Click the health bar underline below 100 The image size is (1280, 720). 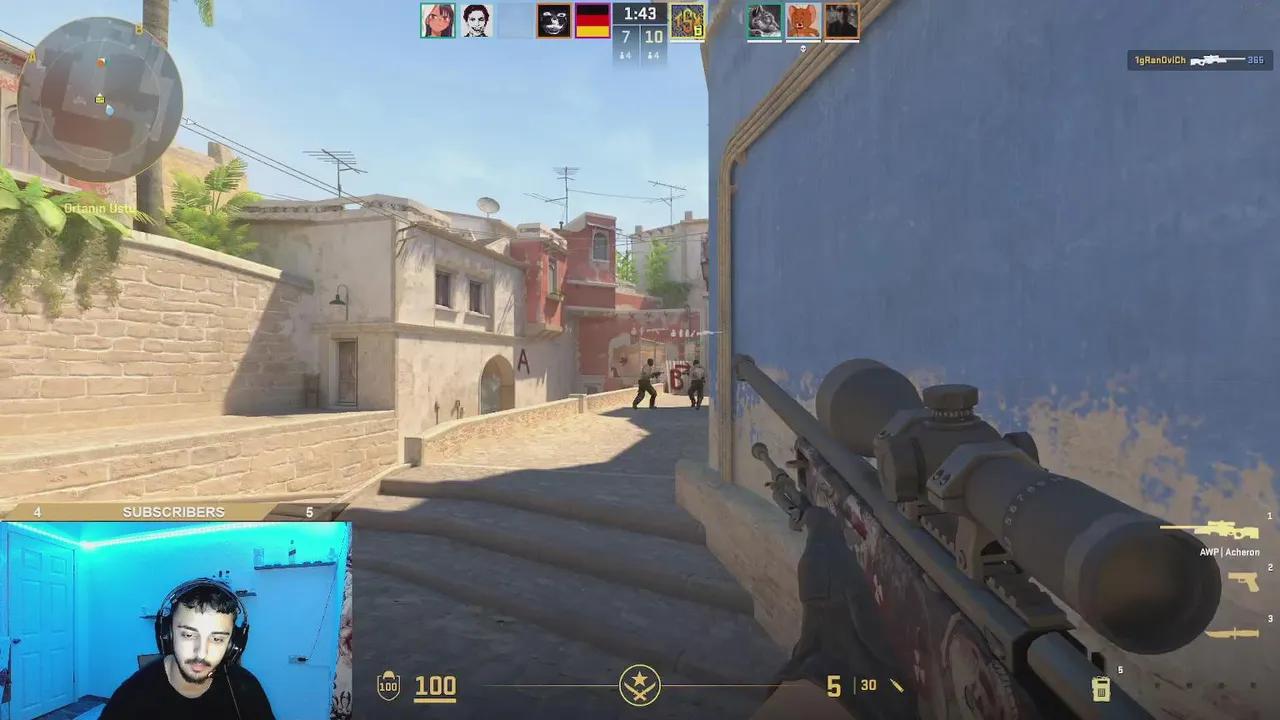point(436,700)
